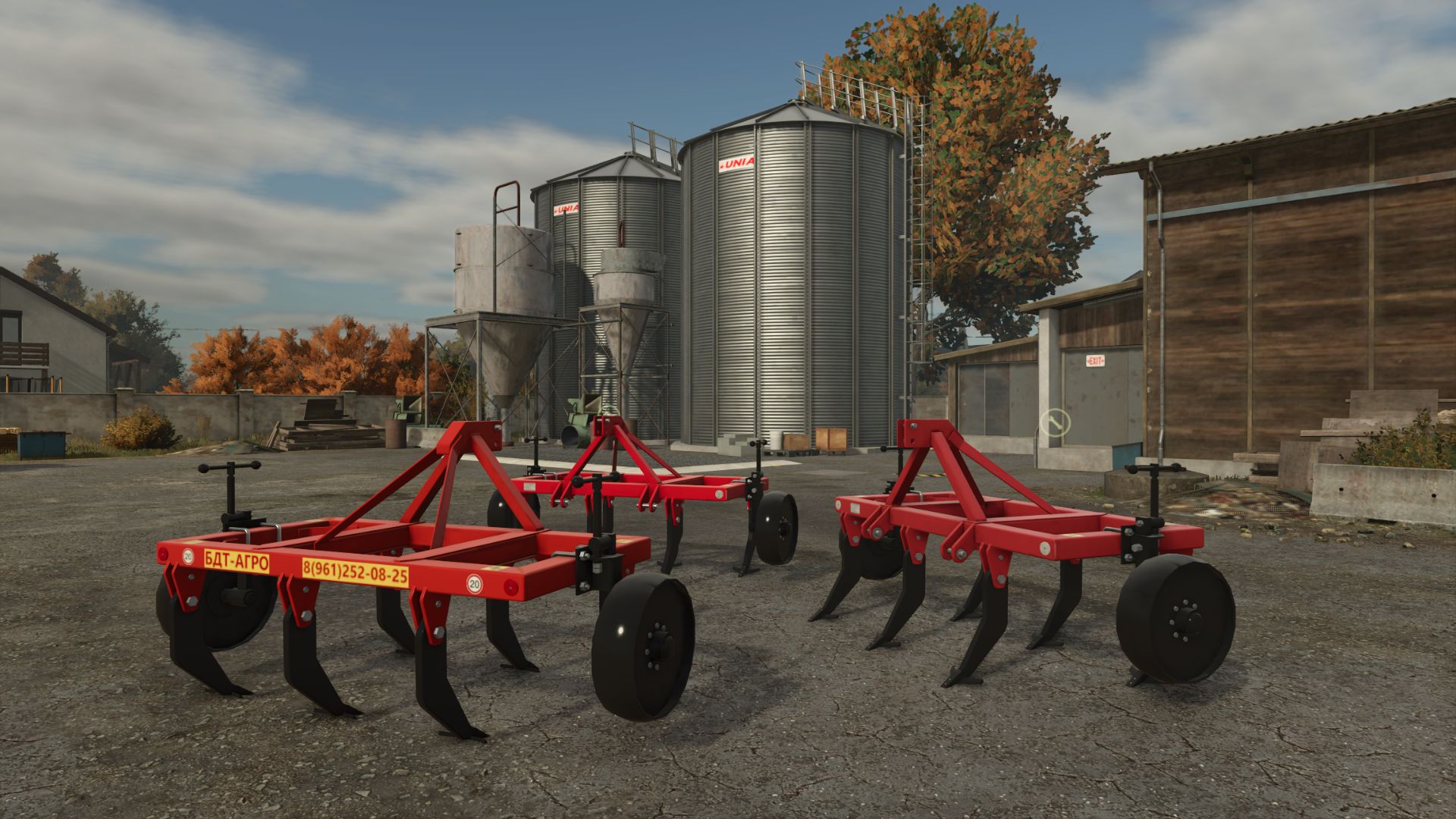Click the wrench workshop marker icon
The width and height of the screenshot is (1456, 819).
click(1053, 422)
